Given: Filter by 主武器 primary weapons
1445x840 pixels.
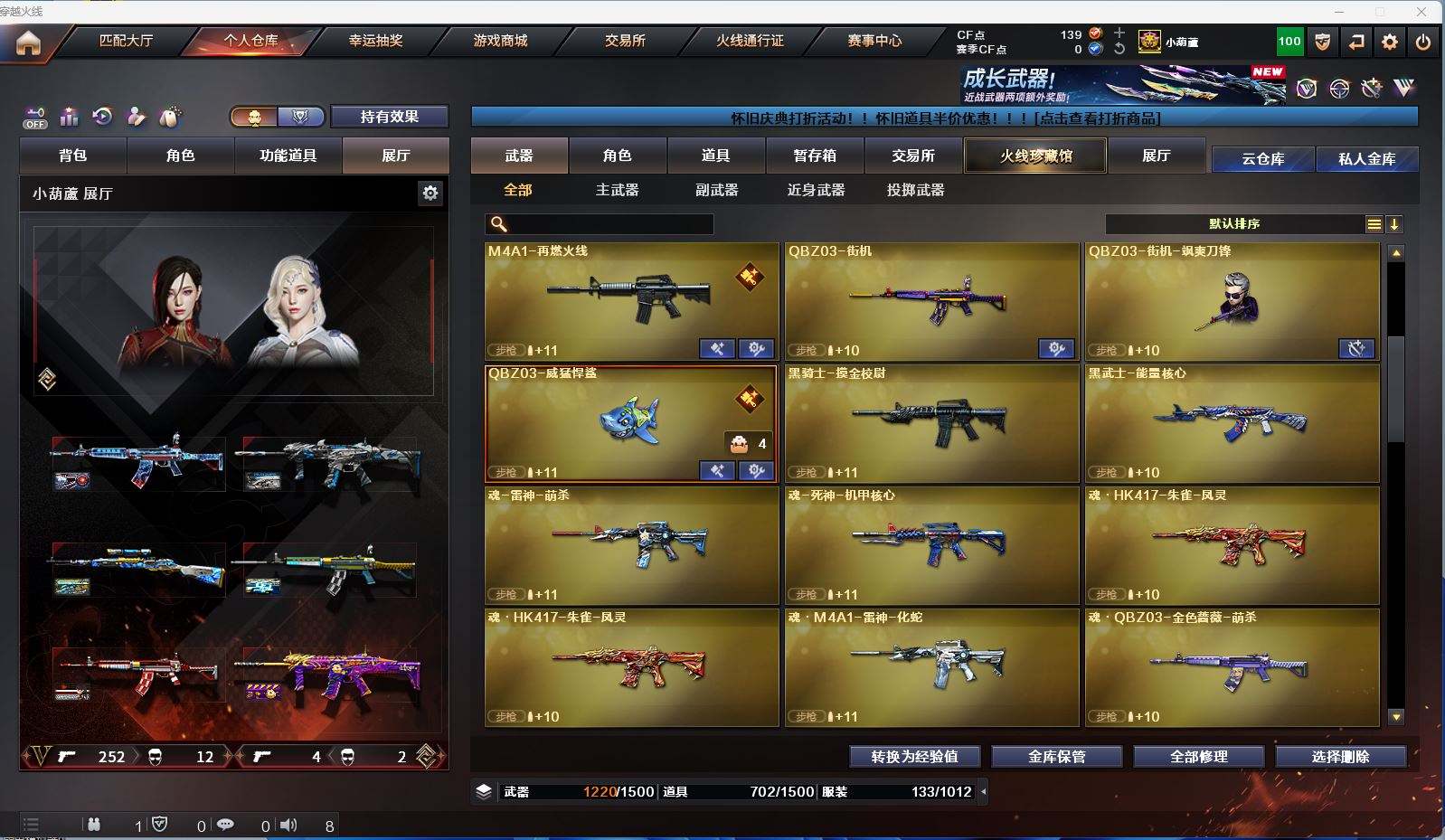Looking at the screenshot, I should [617, 190].
